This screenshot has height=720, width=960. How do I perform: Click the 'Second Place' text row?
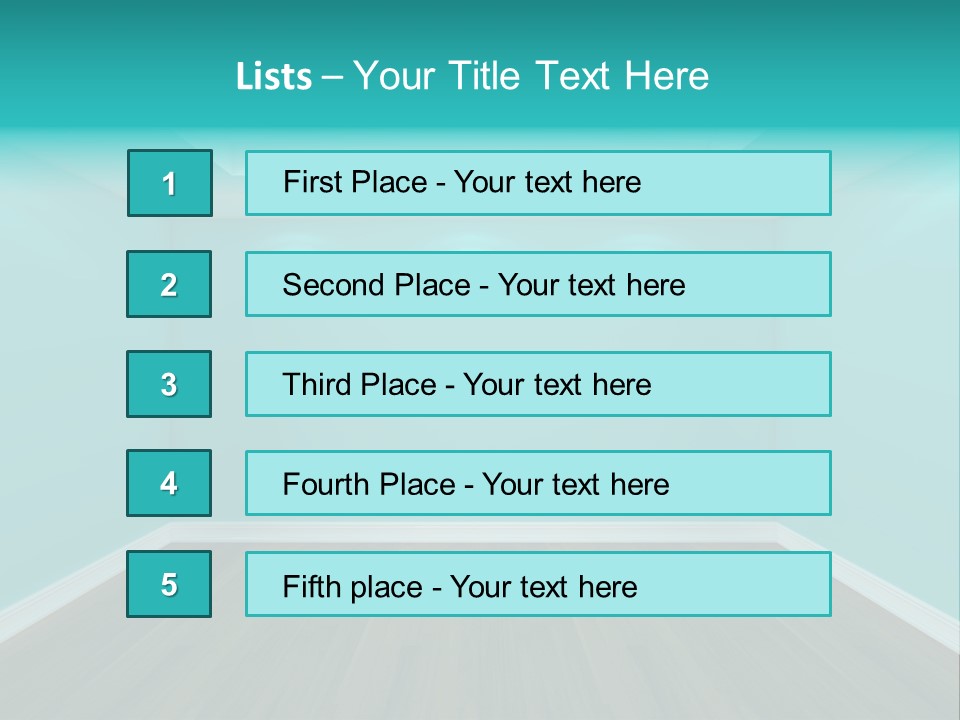(538, 284)
